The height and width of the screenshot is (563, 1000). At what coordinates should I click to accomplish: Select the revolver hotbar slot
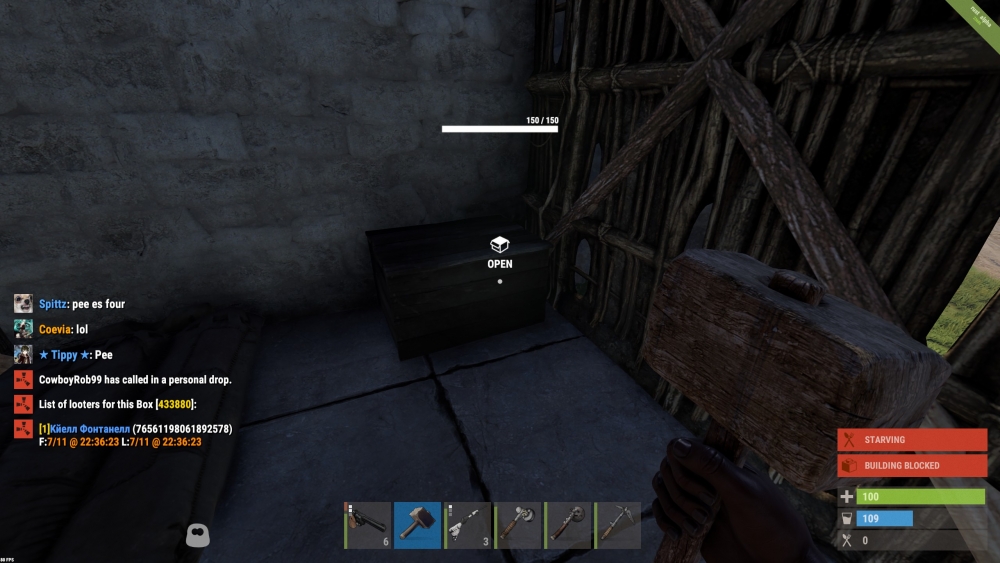click(367, 525)
